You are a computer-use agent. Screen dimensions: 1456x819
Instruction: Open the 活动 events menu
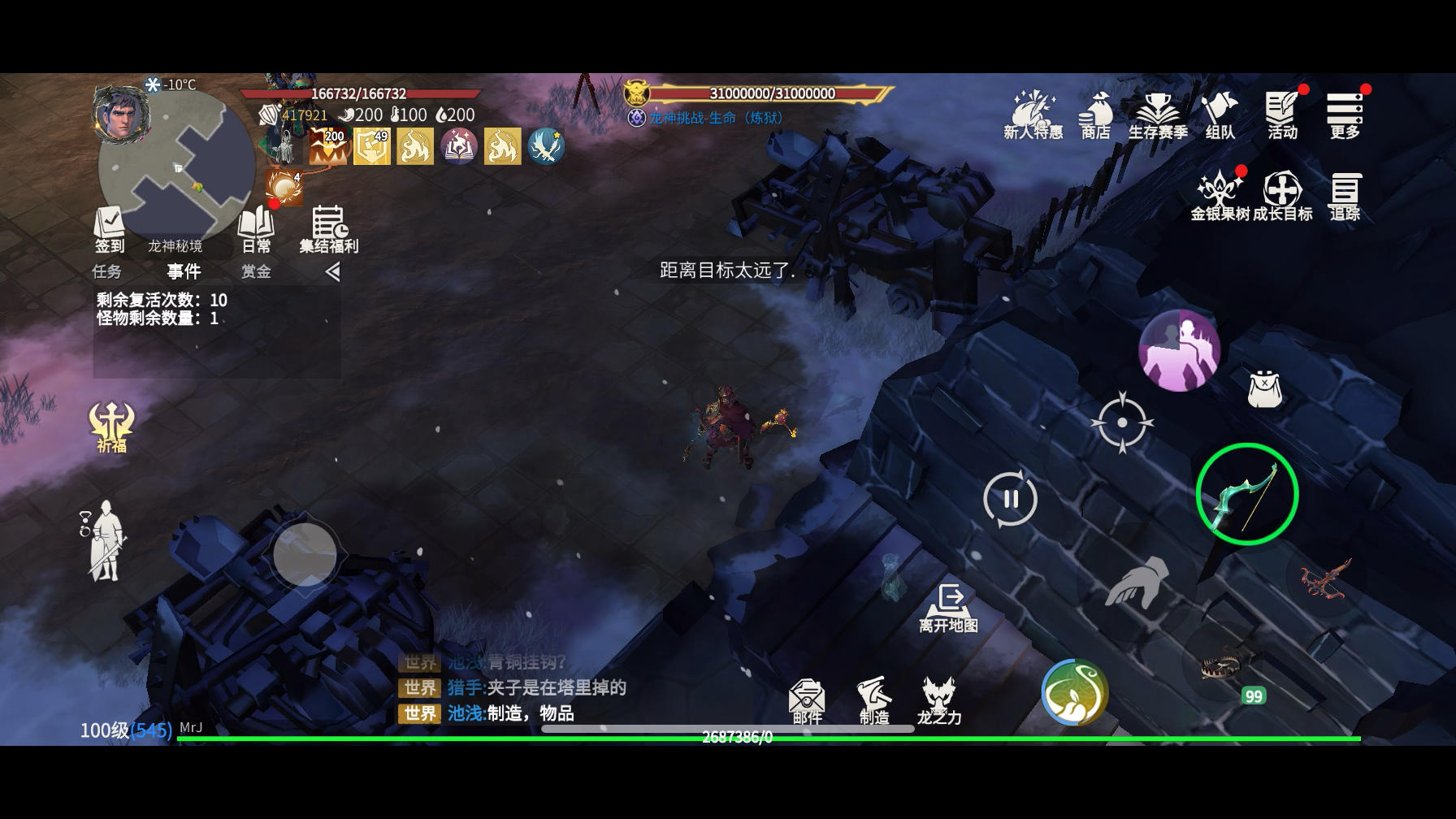(1282, 115)
